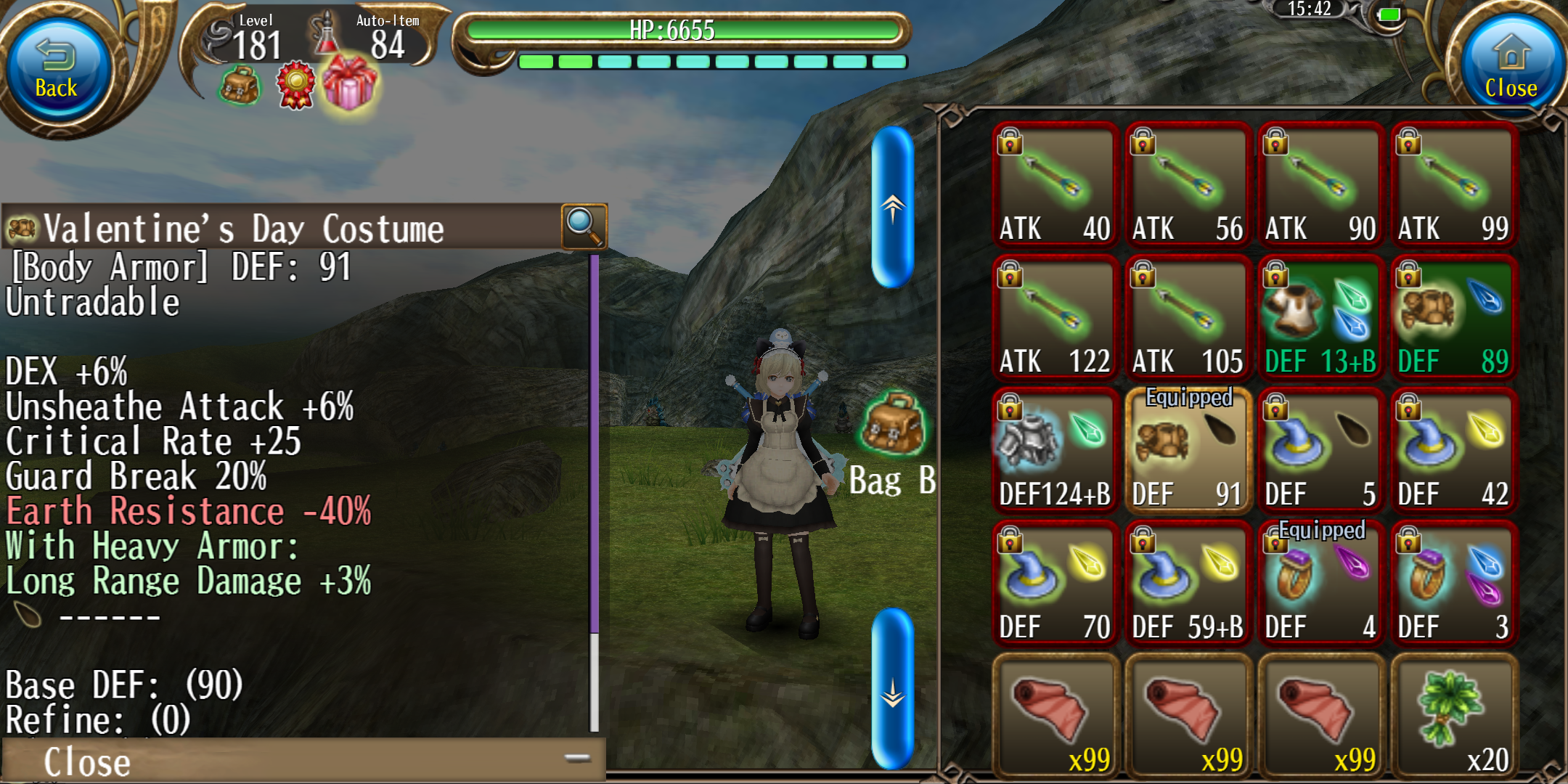Select the DEF 89 armor slot
The width and height of the screenshot is (1568, 784).
pyautogui.click(x=1453, y=319)
